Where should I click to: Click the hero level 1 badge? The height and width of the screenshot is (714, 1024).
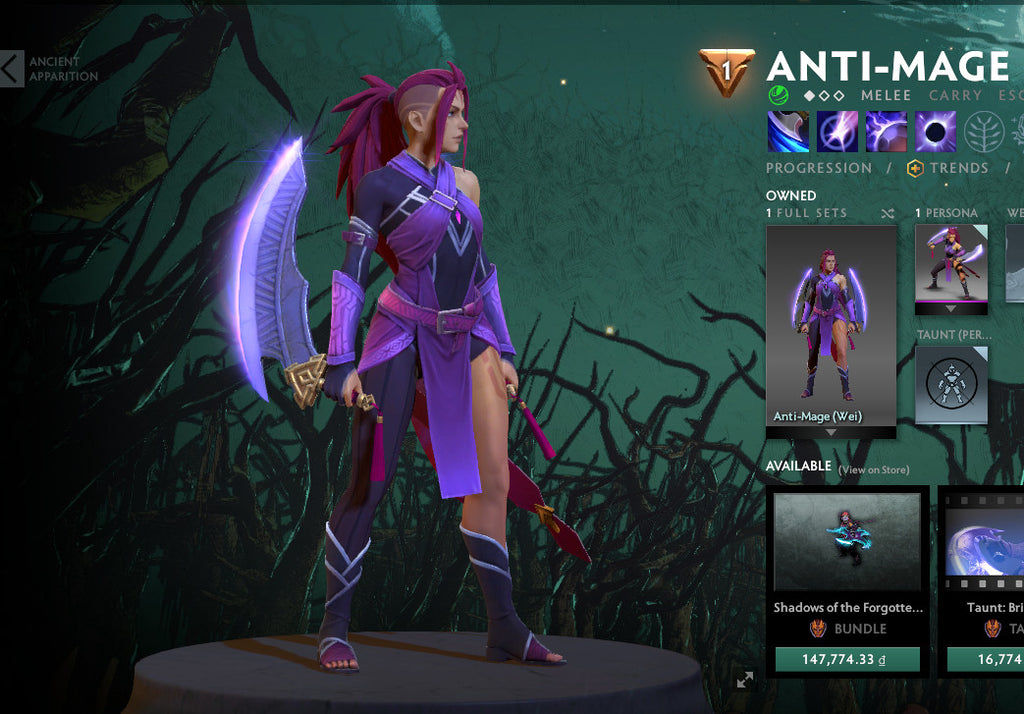coord(727,72)
